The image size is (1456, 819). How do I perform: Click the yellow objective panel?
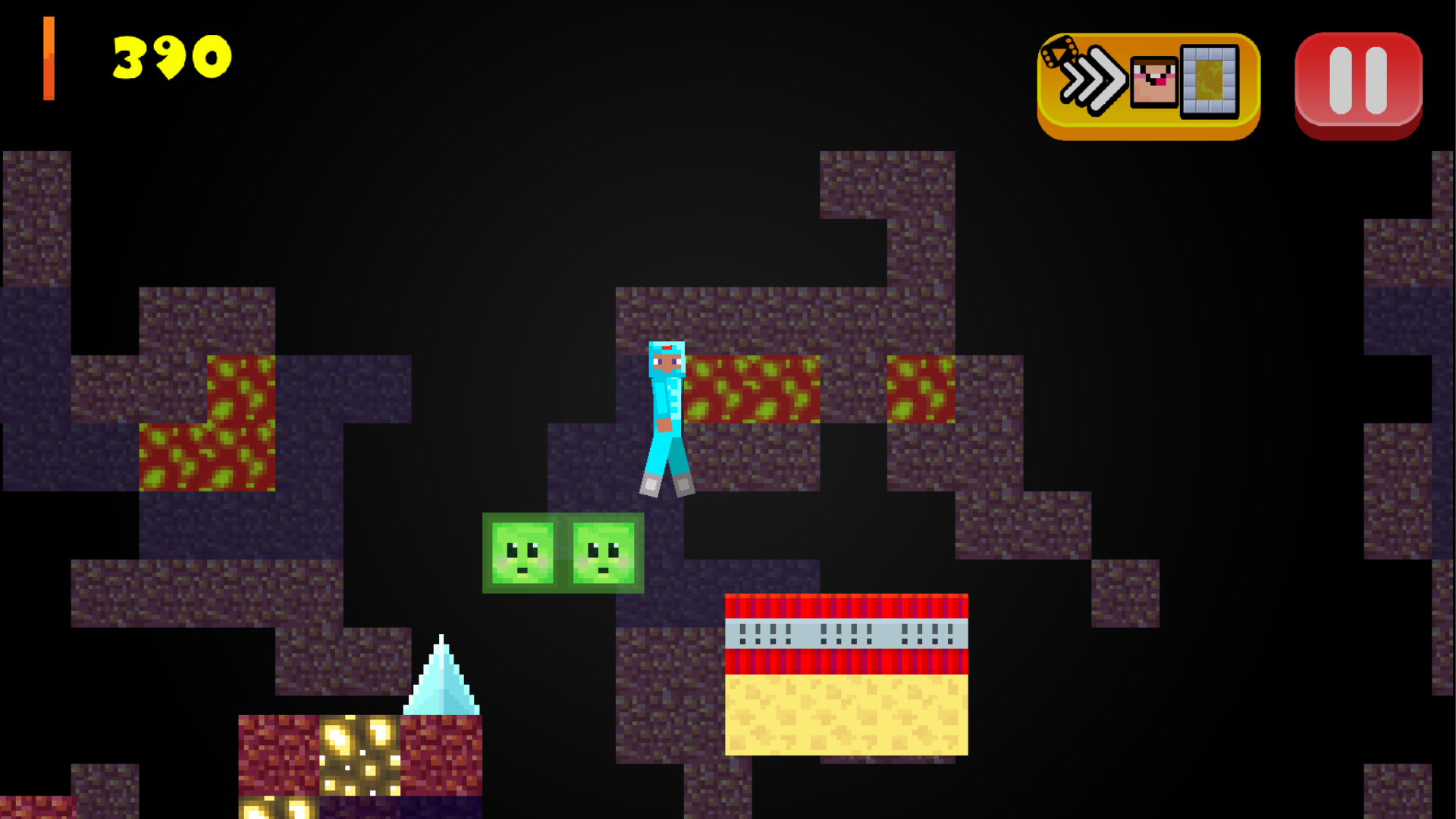1147,83
